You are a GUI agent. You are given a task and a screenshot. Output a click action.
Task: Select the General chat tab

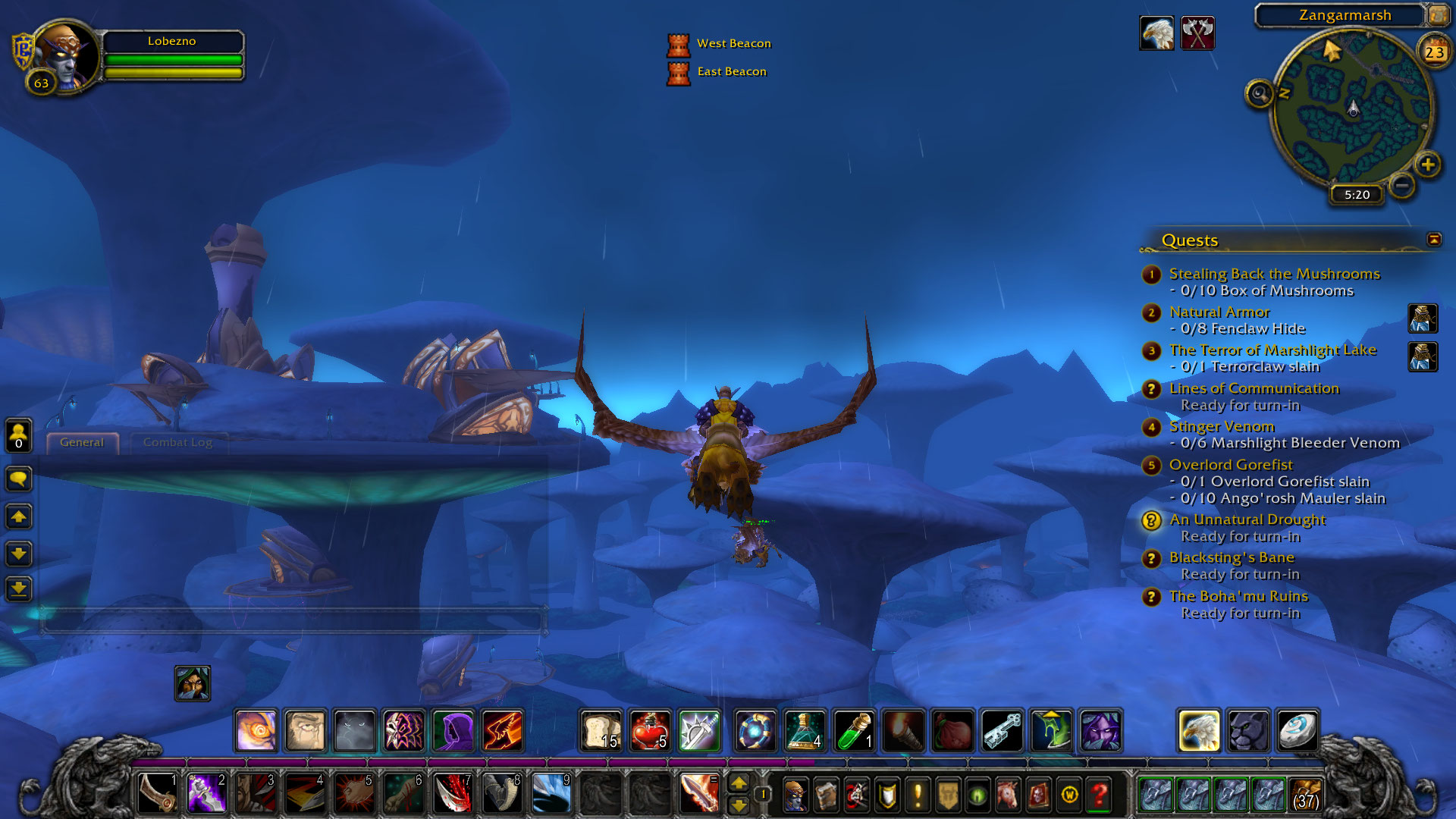82,443
